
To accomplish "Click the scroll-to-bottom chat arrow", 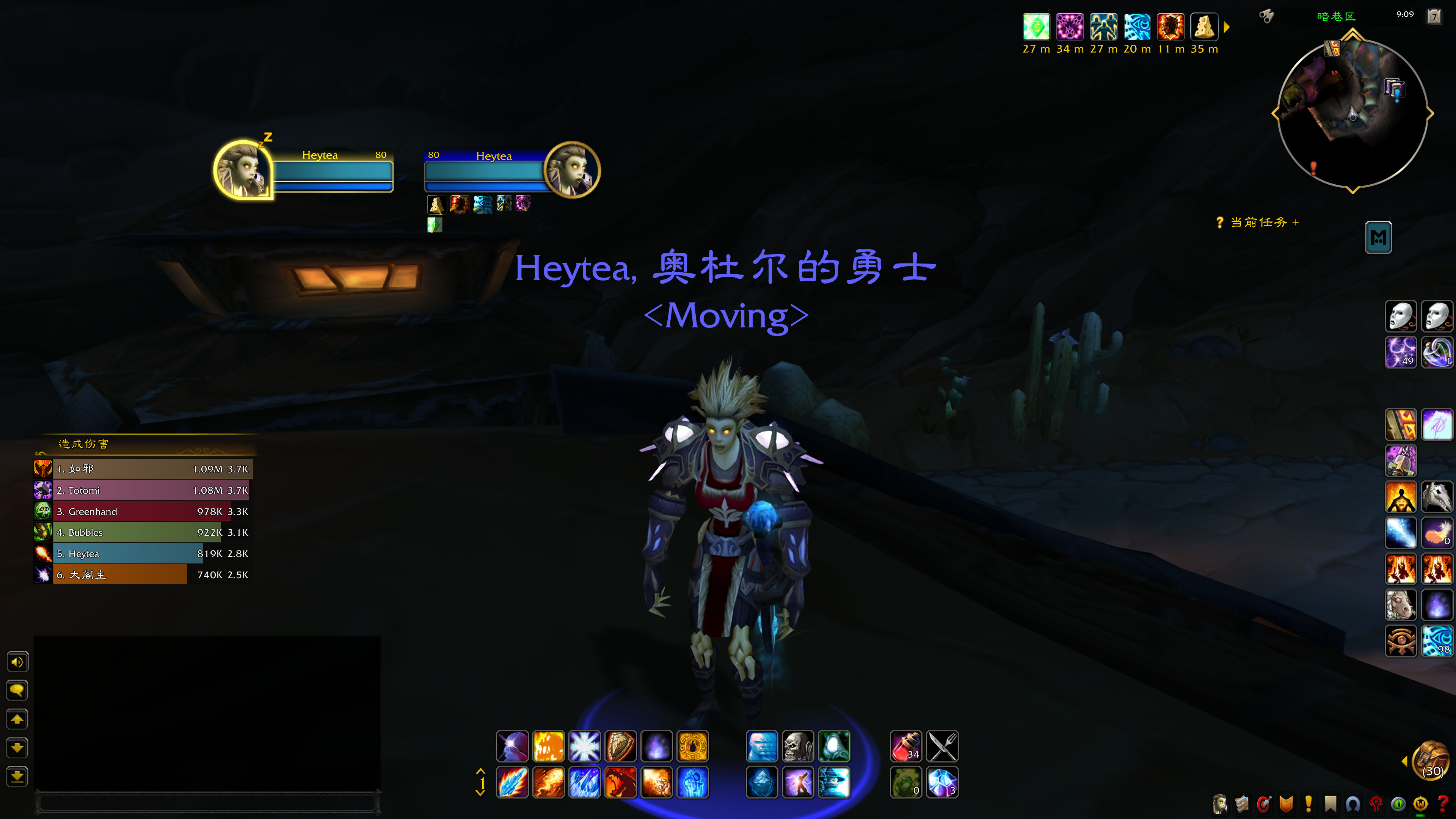I will [x=17, y=777].
